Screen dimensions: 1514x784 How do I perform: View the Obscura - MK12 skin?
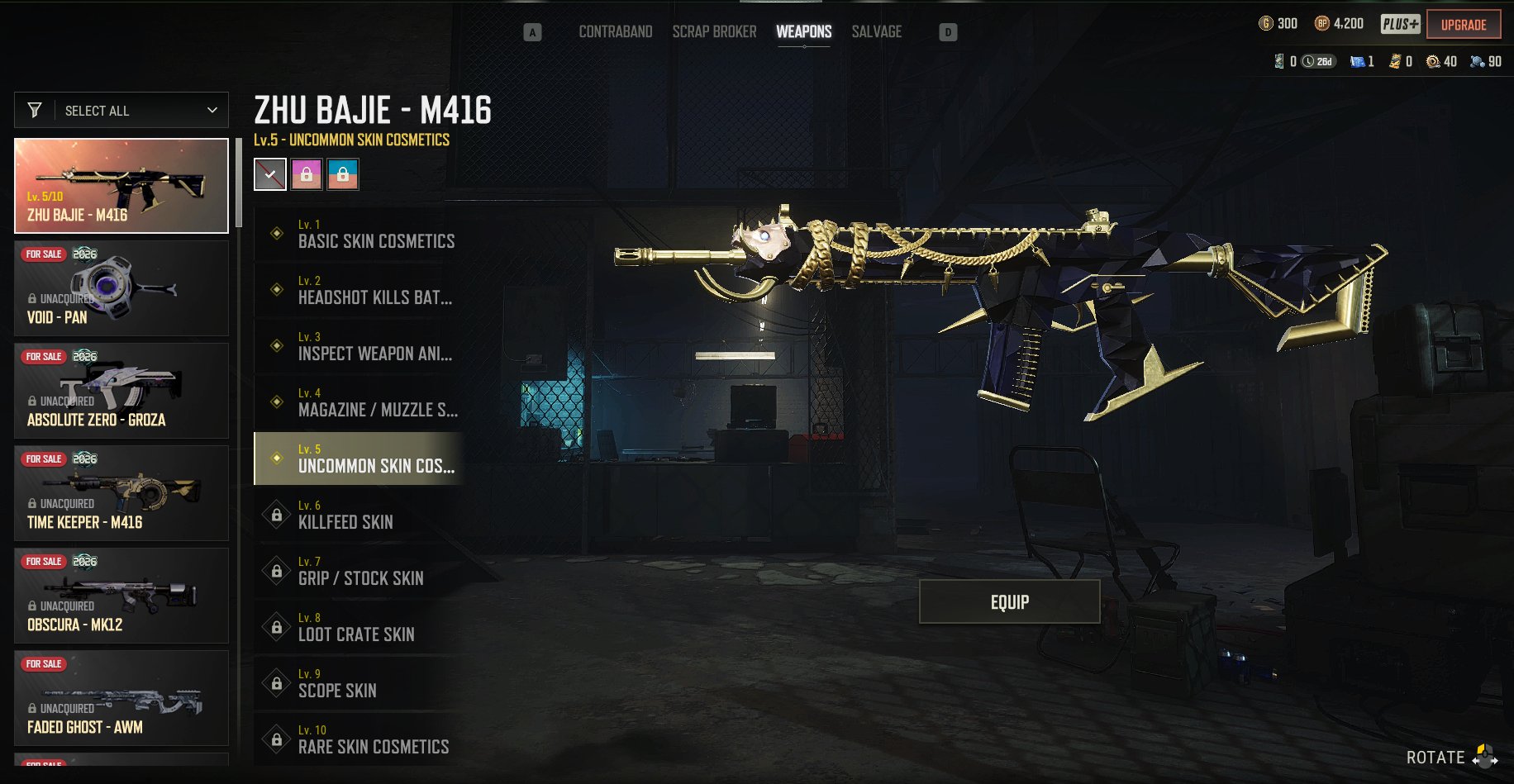click(121, 596)
